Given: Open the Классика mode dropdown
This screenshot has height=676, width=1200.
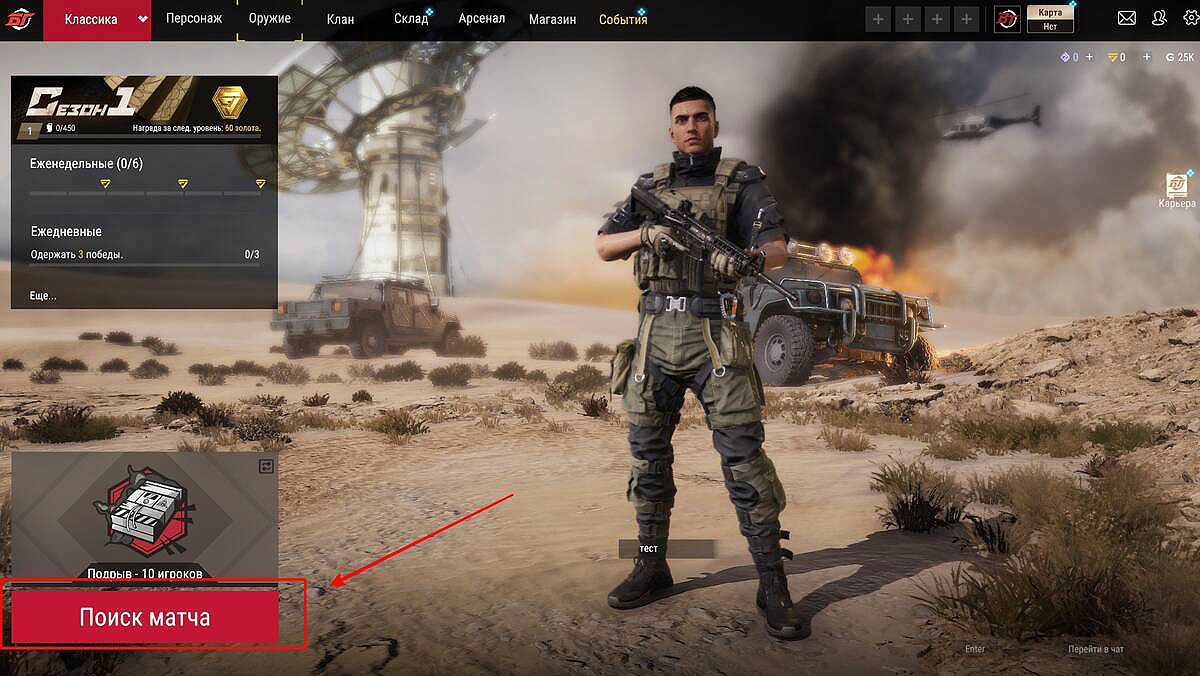Looking at the screenshot, I should 142,19.
